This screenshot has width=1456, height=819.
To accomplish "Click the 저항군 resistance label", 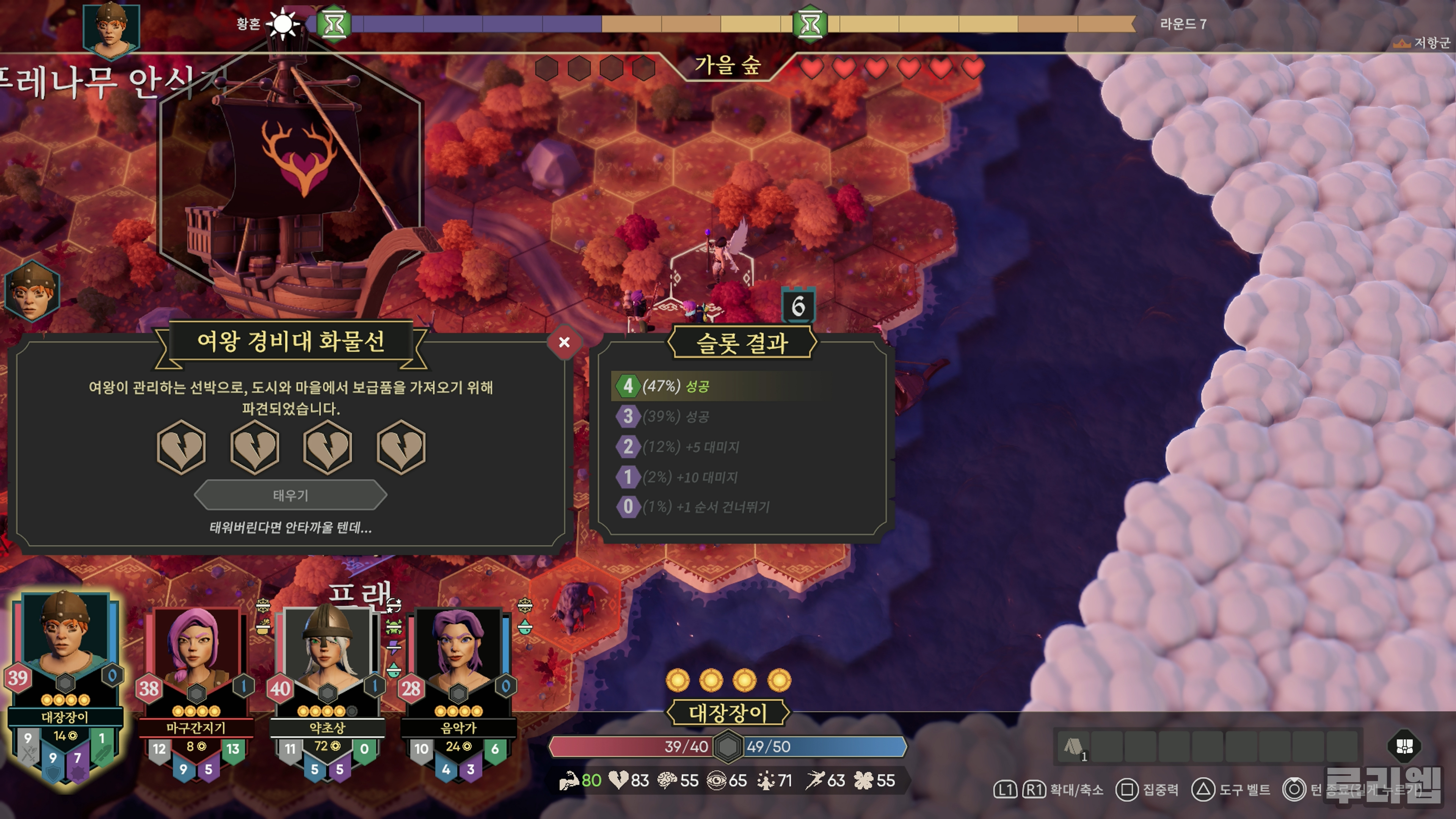I will [x=1425, y=43].
